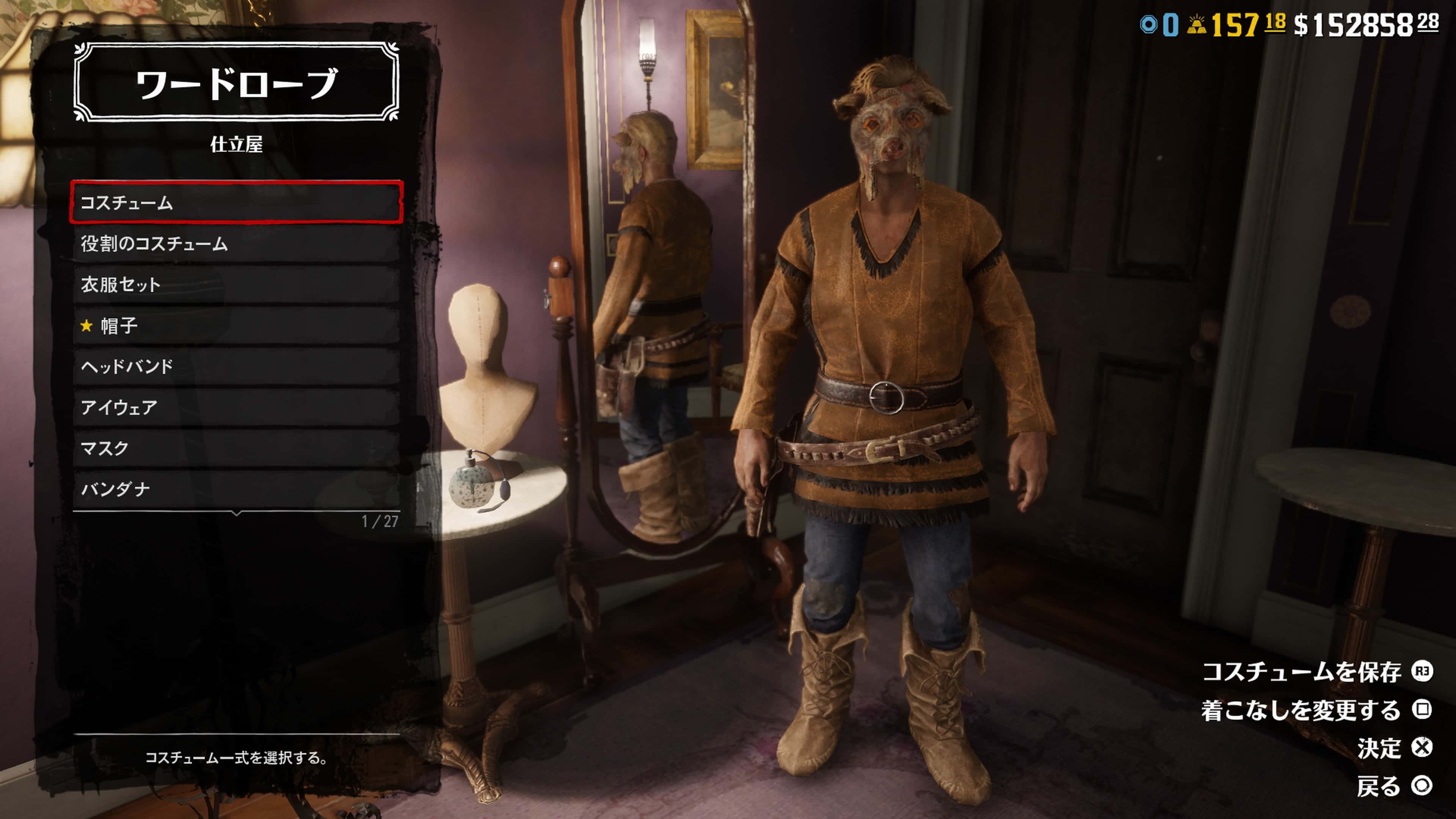Choose the 衣服セット entry
This screenshot has width=1456, height=819.
click(236, 284)
